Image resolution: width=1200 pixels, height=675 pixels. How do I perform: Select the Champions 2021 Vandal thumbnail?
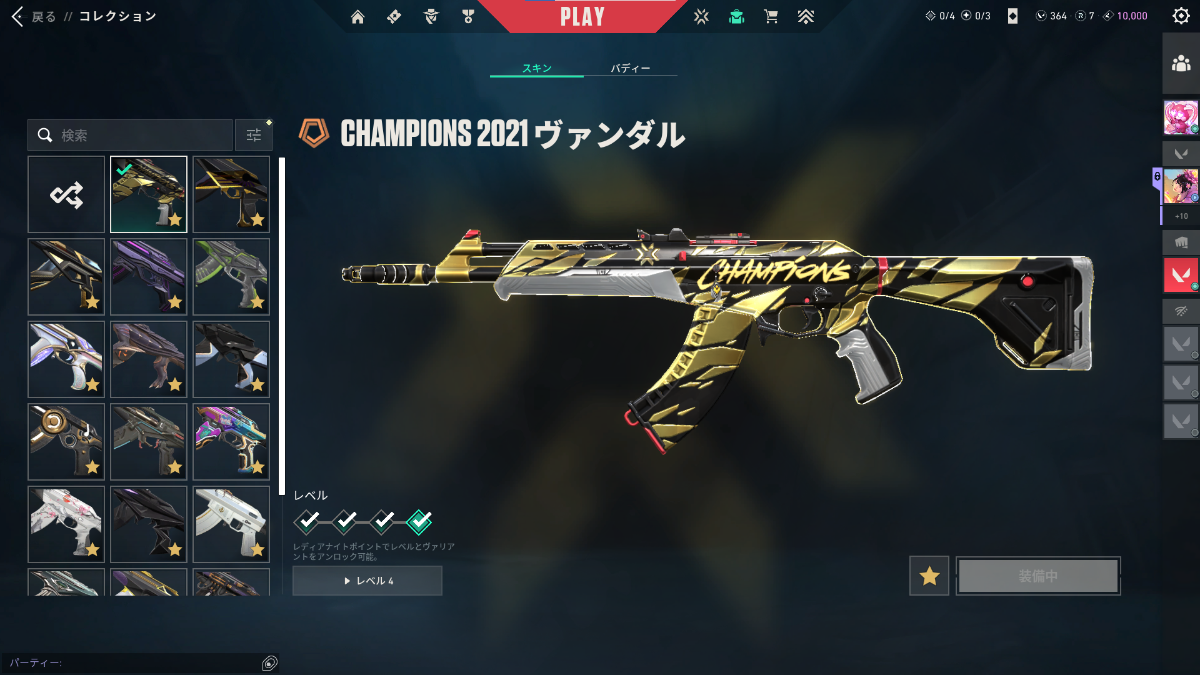(x=148, y=194)
